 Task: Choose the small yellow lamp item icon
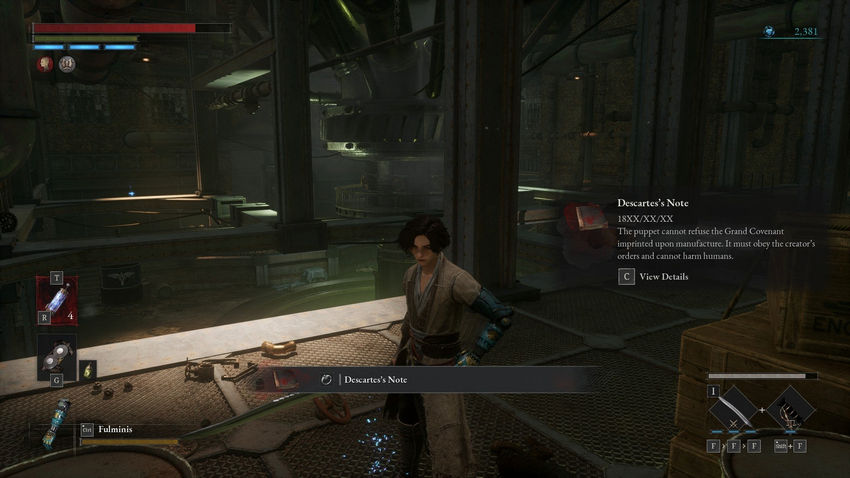[x=88, y=369]
